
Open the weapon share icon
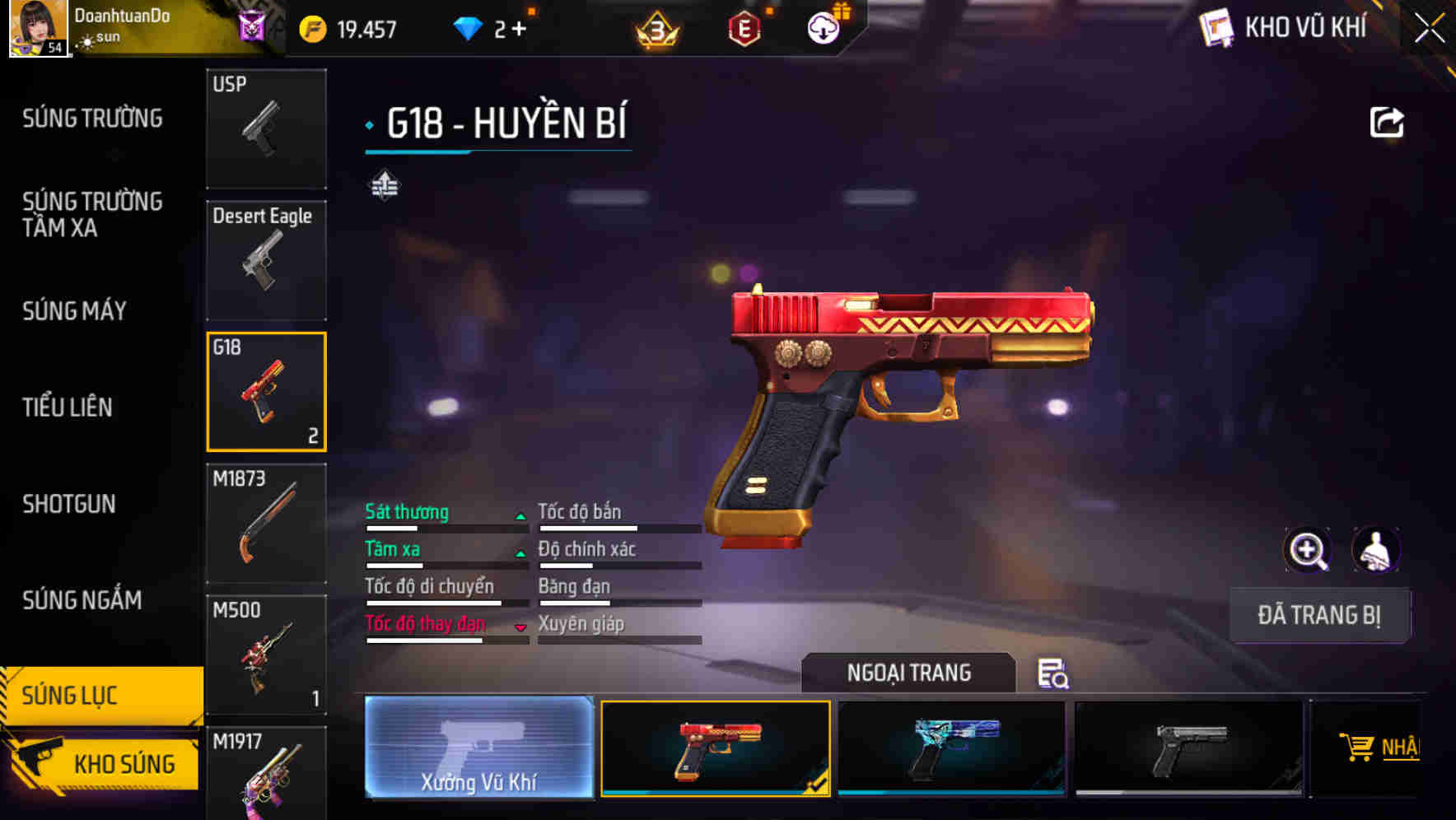point(1388,121)
